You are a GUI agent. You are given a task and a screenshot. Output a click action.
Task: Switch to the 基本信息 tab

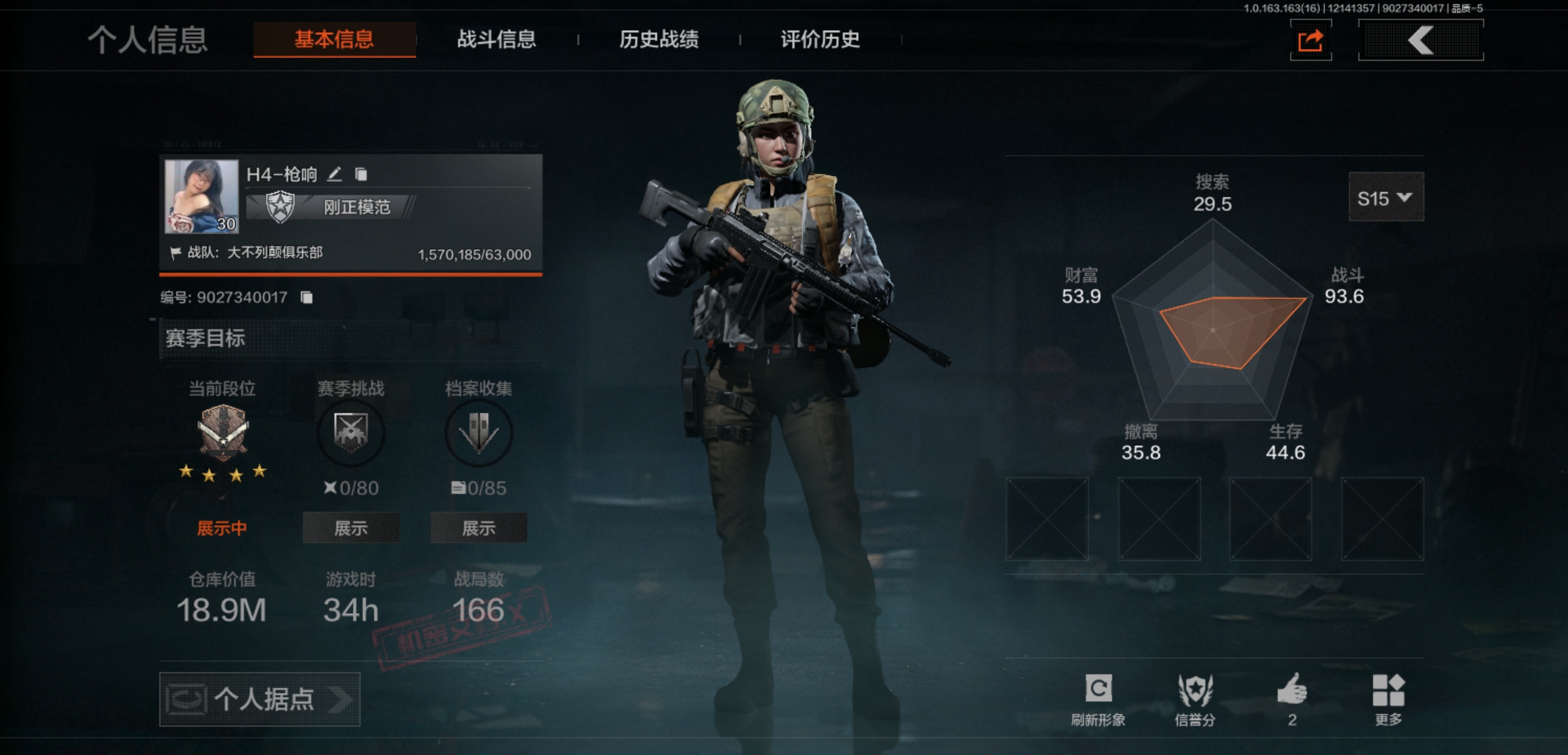334,39
